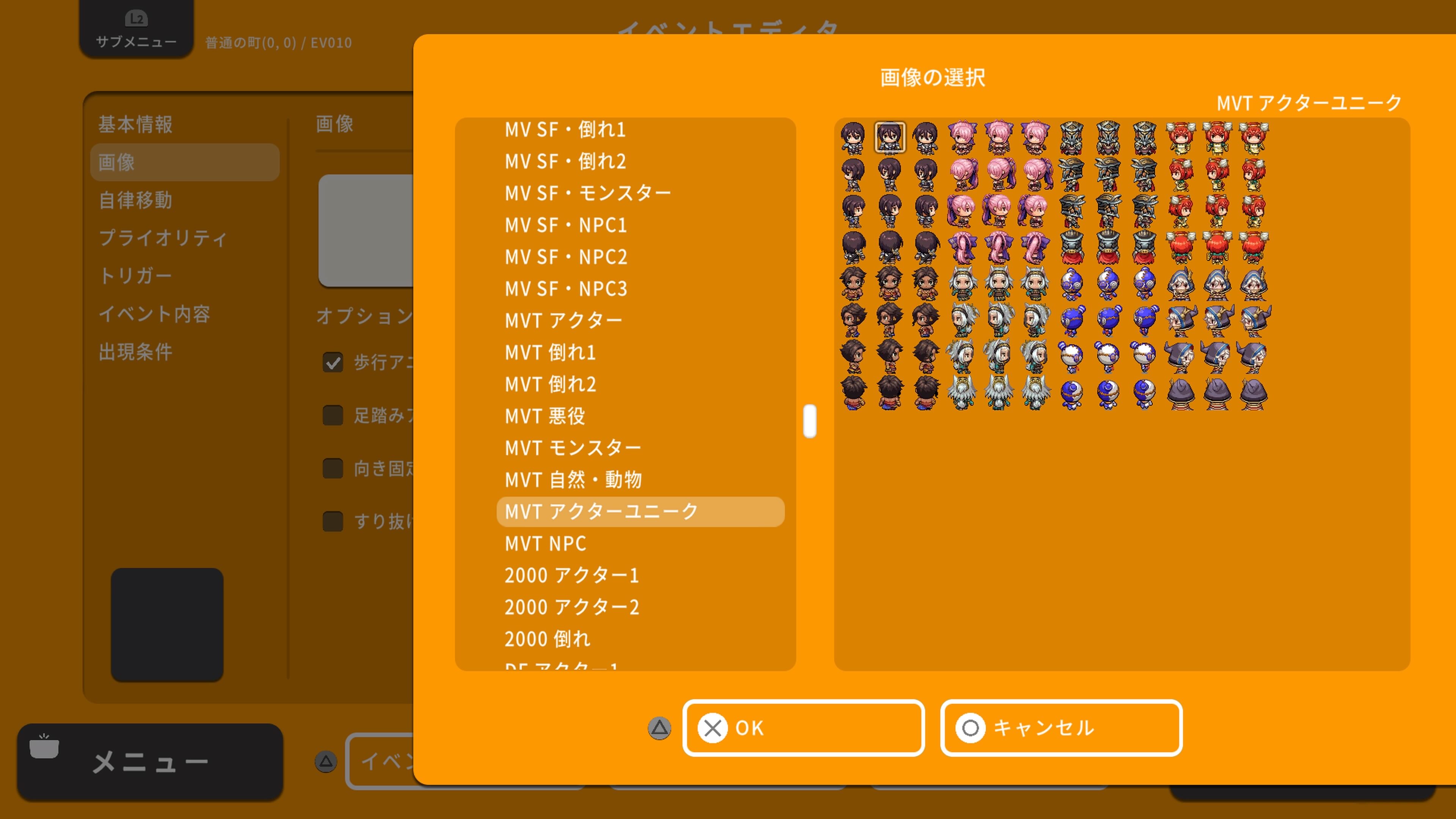1456x819 pixels.
Task: Select MVT アクター from the image list
Action: [x=563, y=320]
